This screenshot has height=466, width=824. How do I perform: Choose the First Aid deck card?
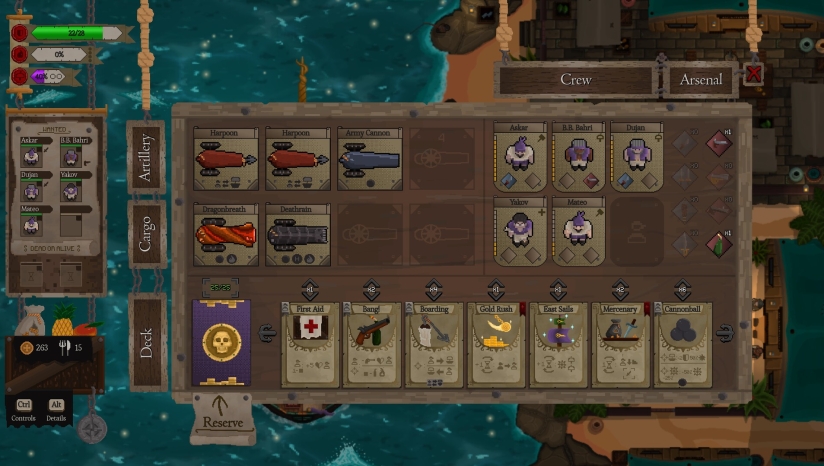[311, 344]
